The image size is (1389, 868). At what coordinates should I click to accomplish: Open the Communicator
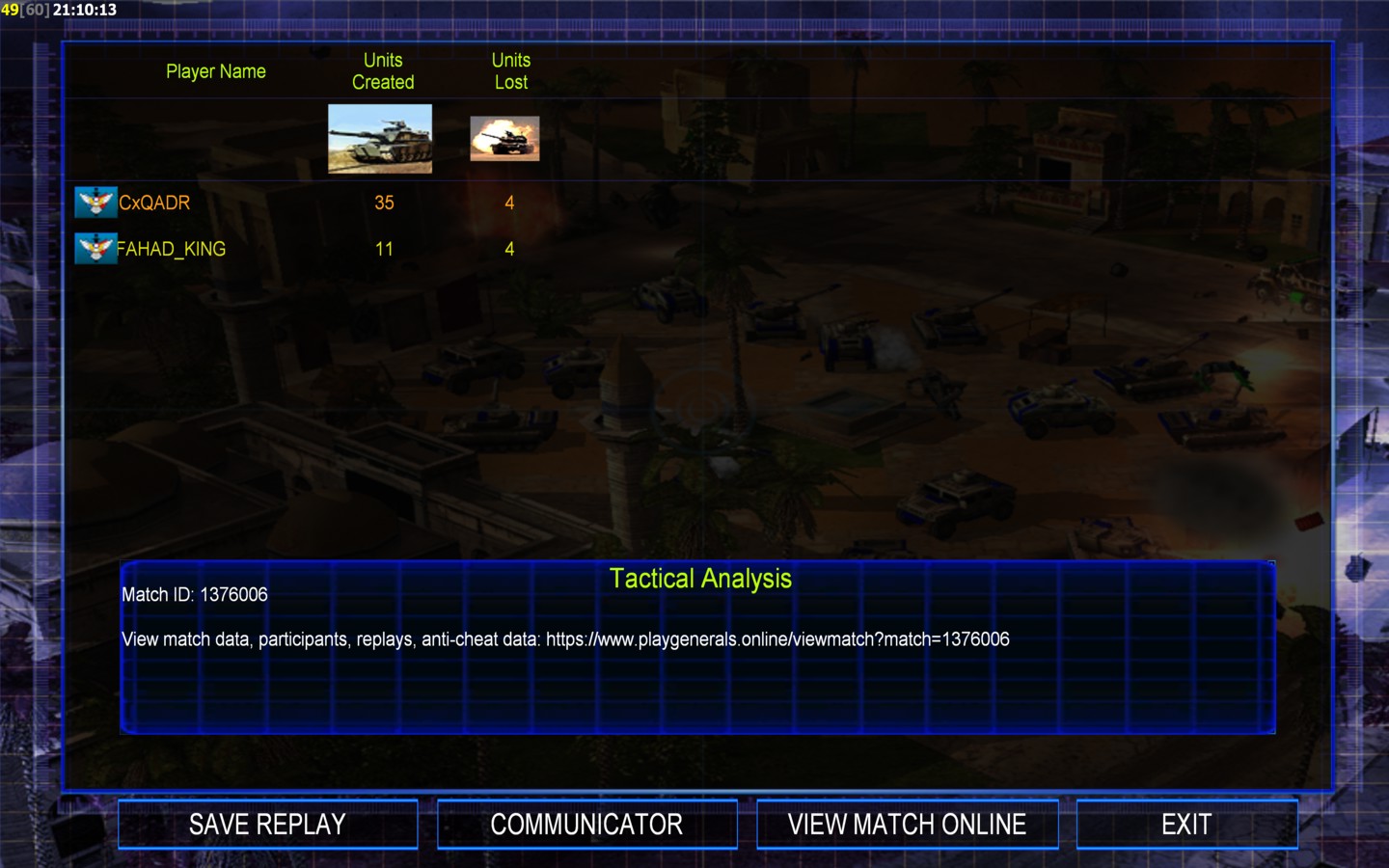tap(586, 825)
